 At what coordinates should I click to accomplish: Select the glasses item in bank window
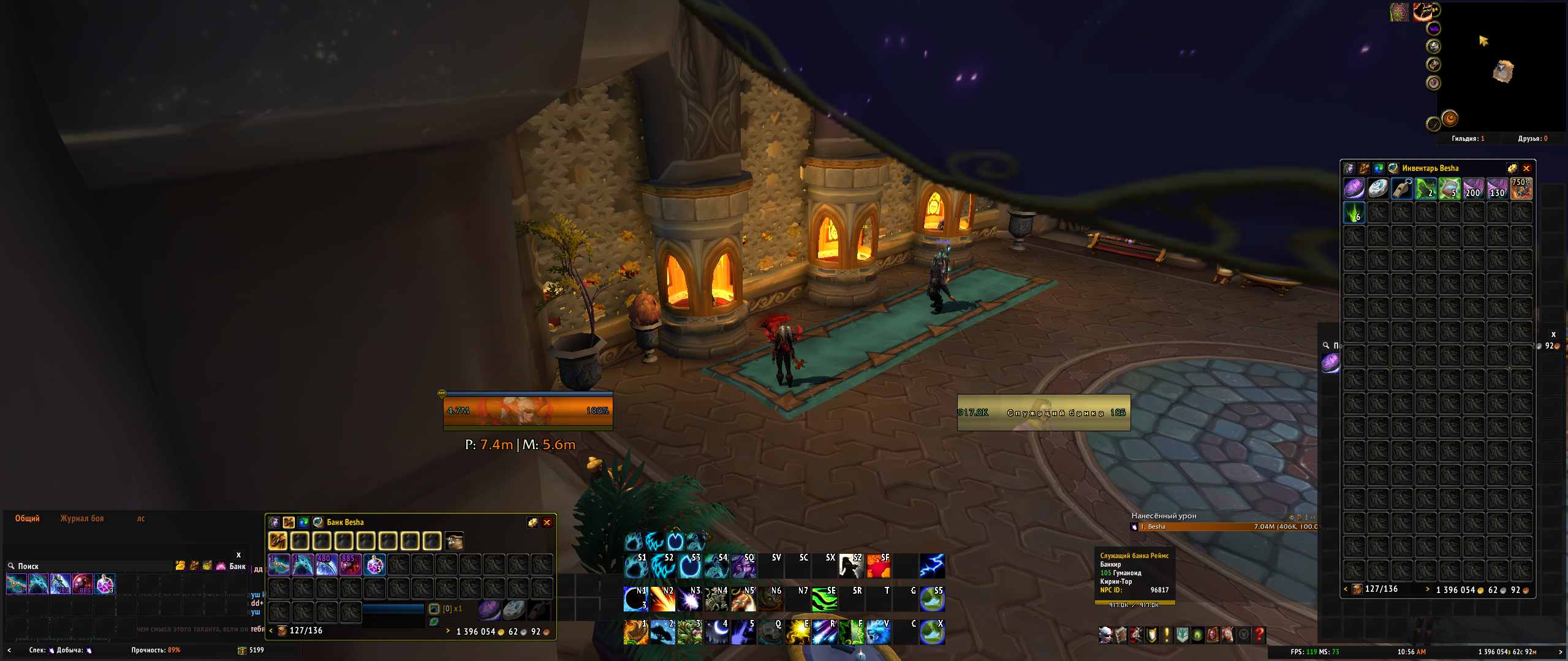tap(279, 565)
